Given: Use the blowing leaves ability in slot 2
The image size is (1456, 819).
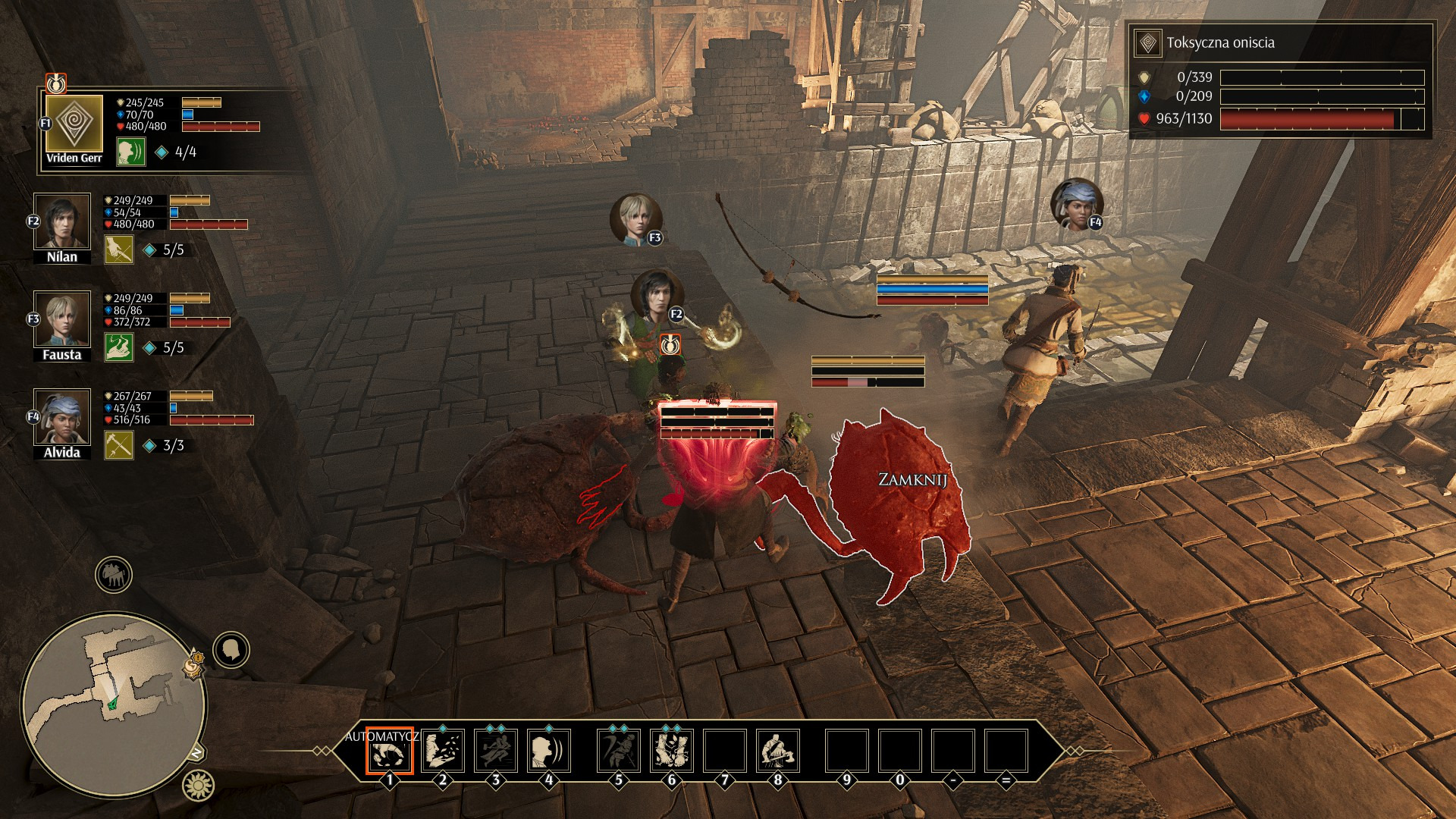Looking at the screenshot, I should coord(443,751).
